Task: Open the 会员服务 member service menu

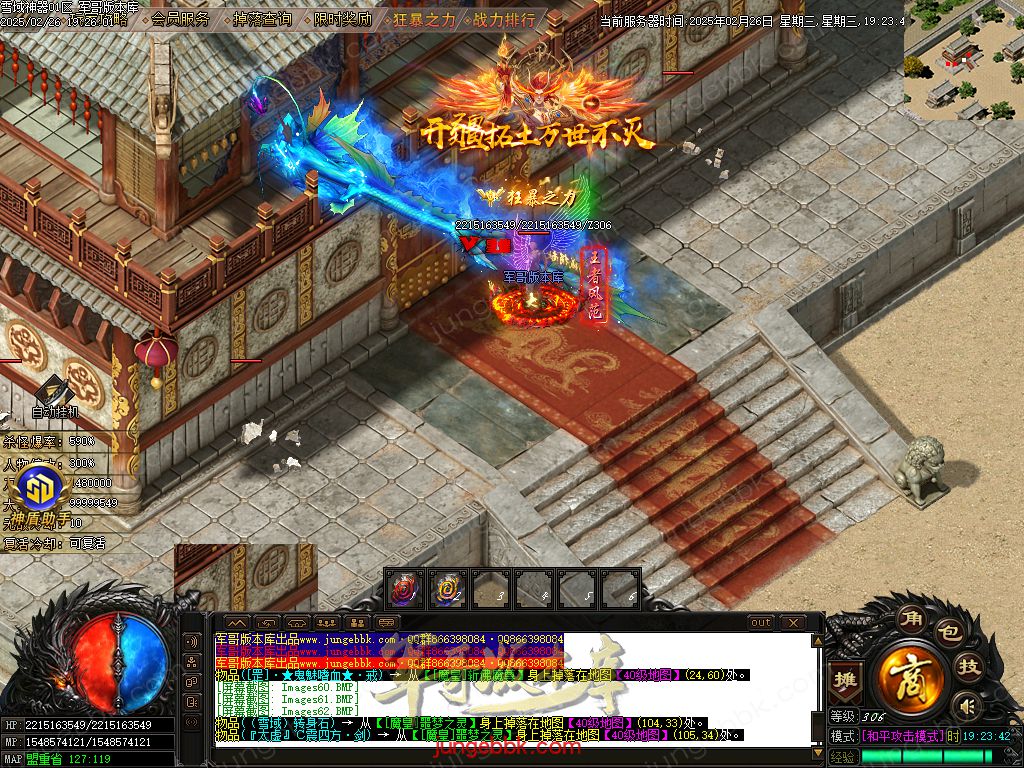Action: pyautogui.click(x=181, y=19)
